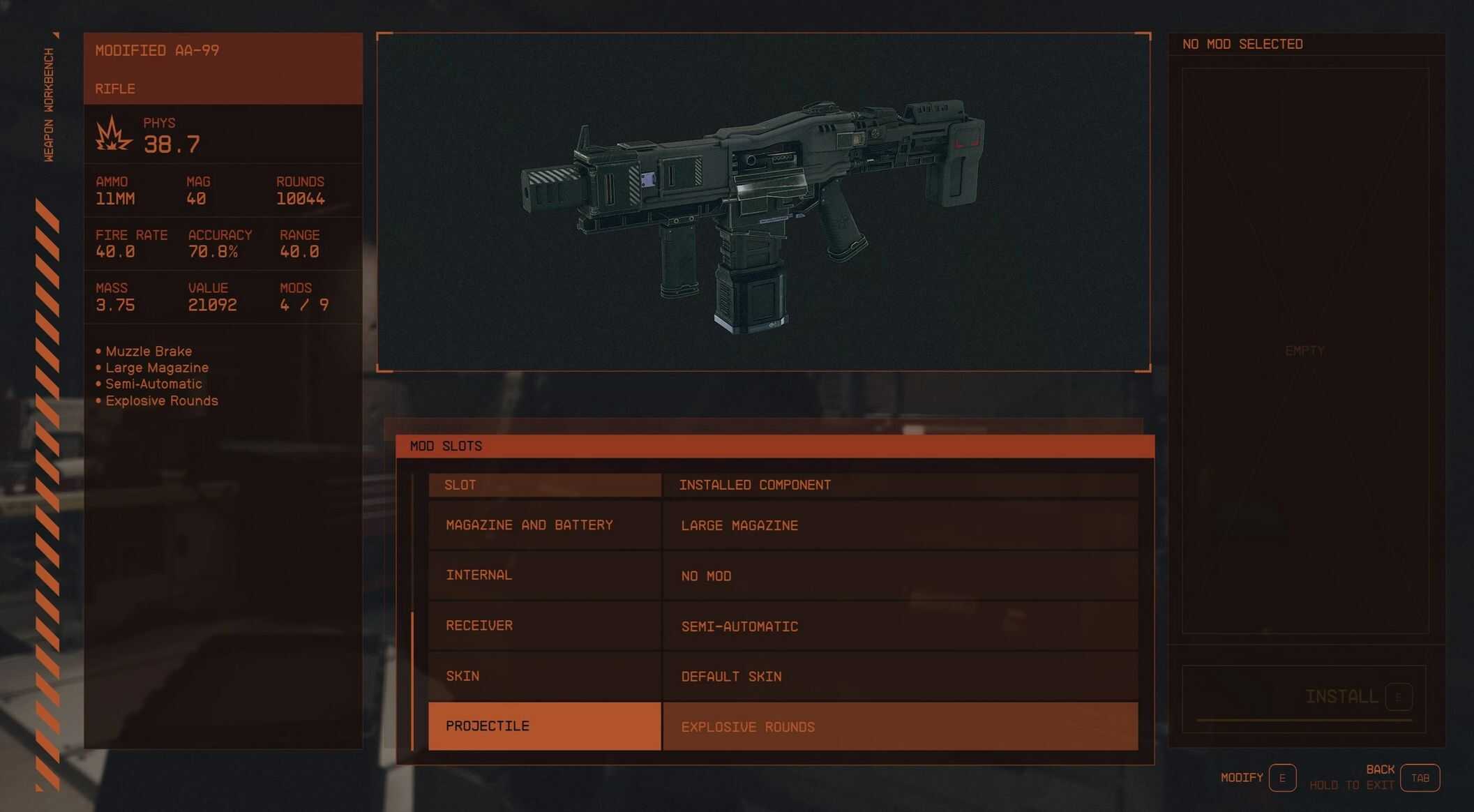The width and height of the screenshot is (1474, 812).
Task: Select the Magazine and Battery mod slot
Action: 544,525
